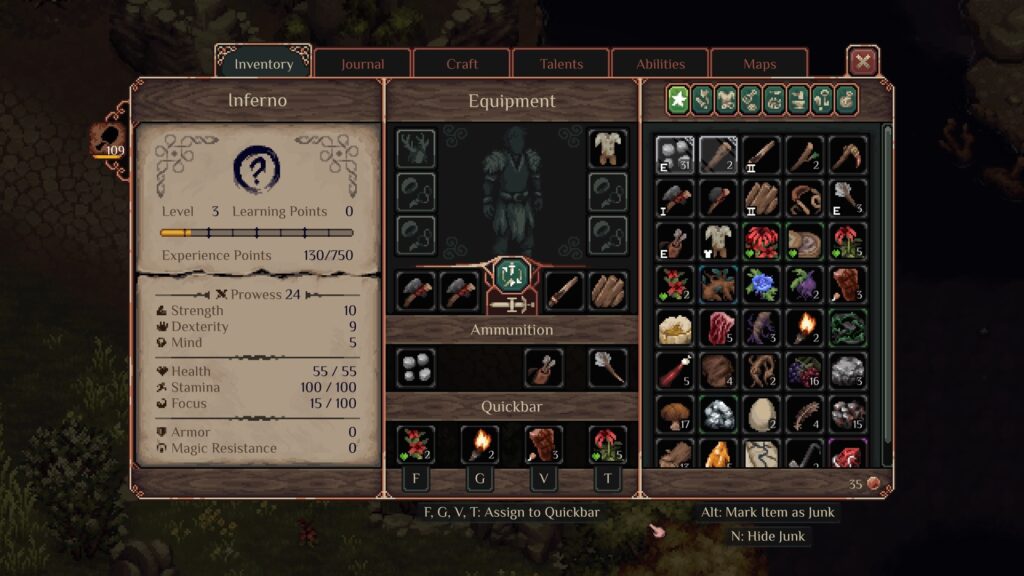Viewport: 1024px width, 576px height.
Task: Pick the egg item in inventory
Action: [x=762, y=413]
